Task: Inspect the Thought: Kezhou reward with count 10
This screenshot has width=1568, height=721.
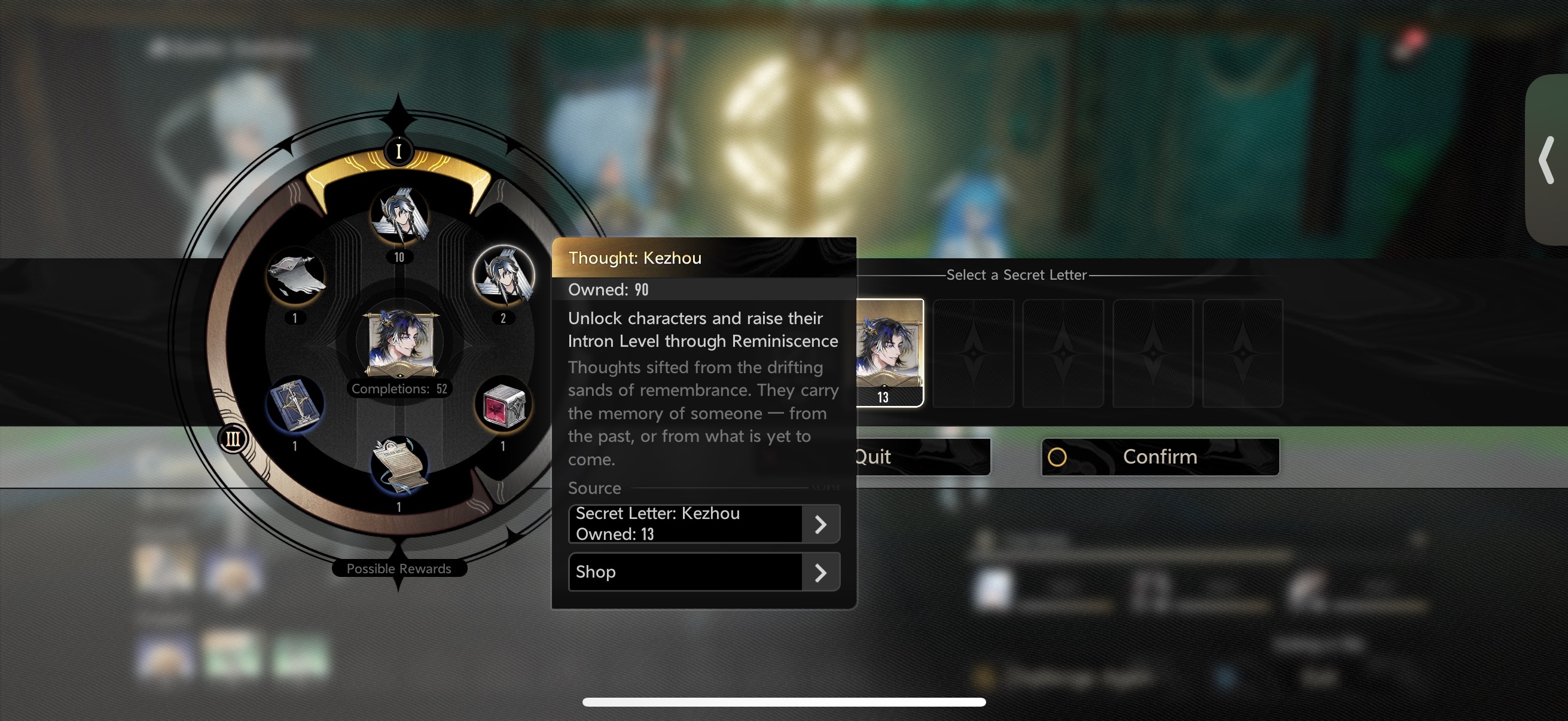Action: pos(399,216)
